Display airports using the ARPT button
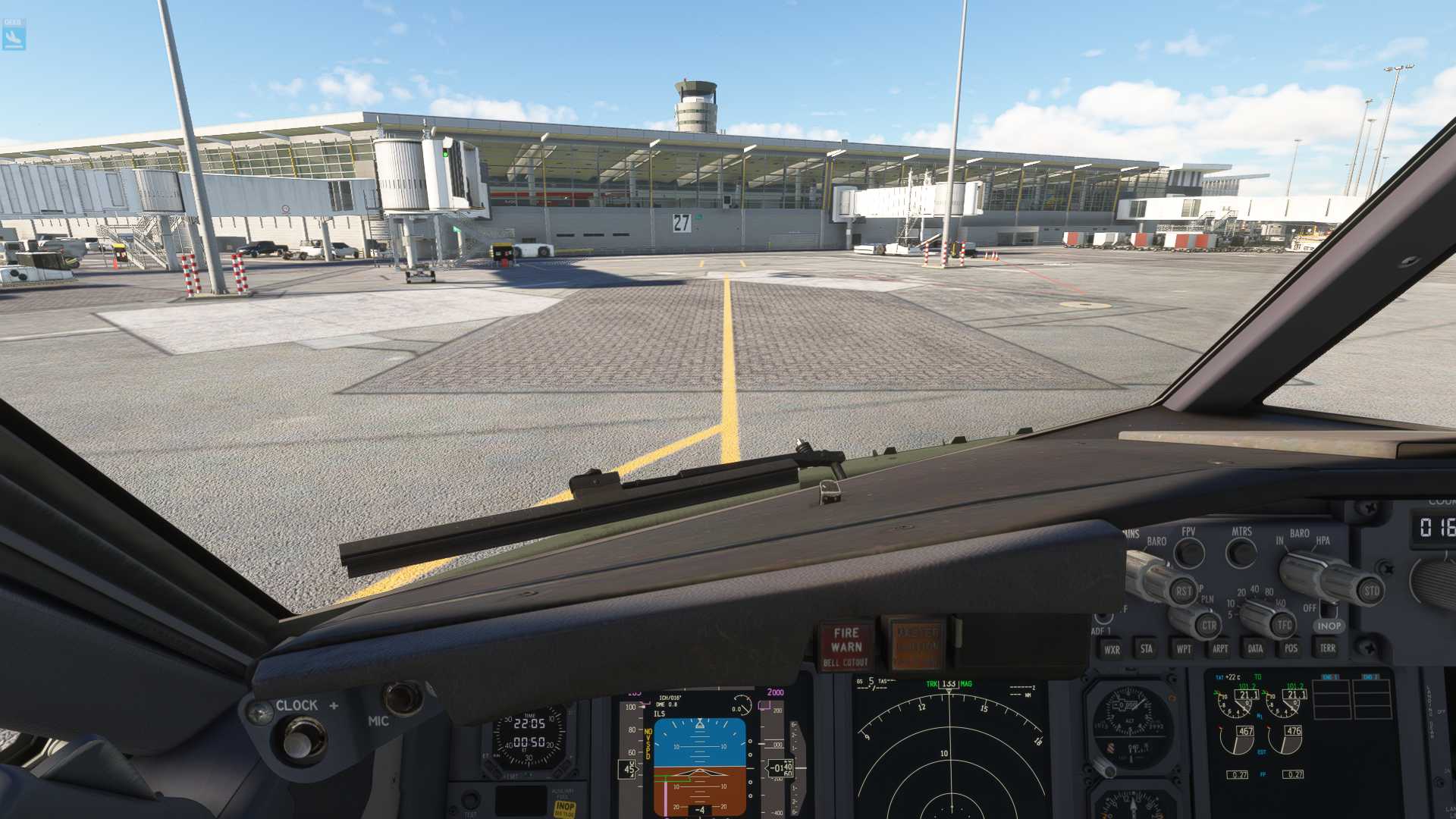Screen dimensions: 1456x819 (1219, 648)
